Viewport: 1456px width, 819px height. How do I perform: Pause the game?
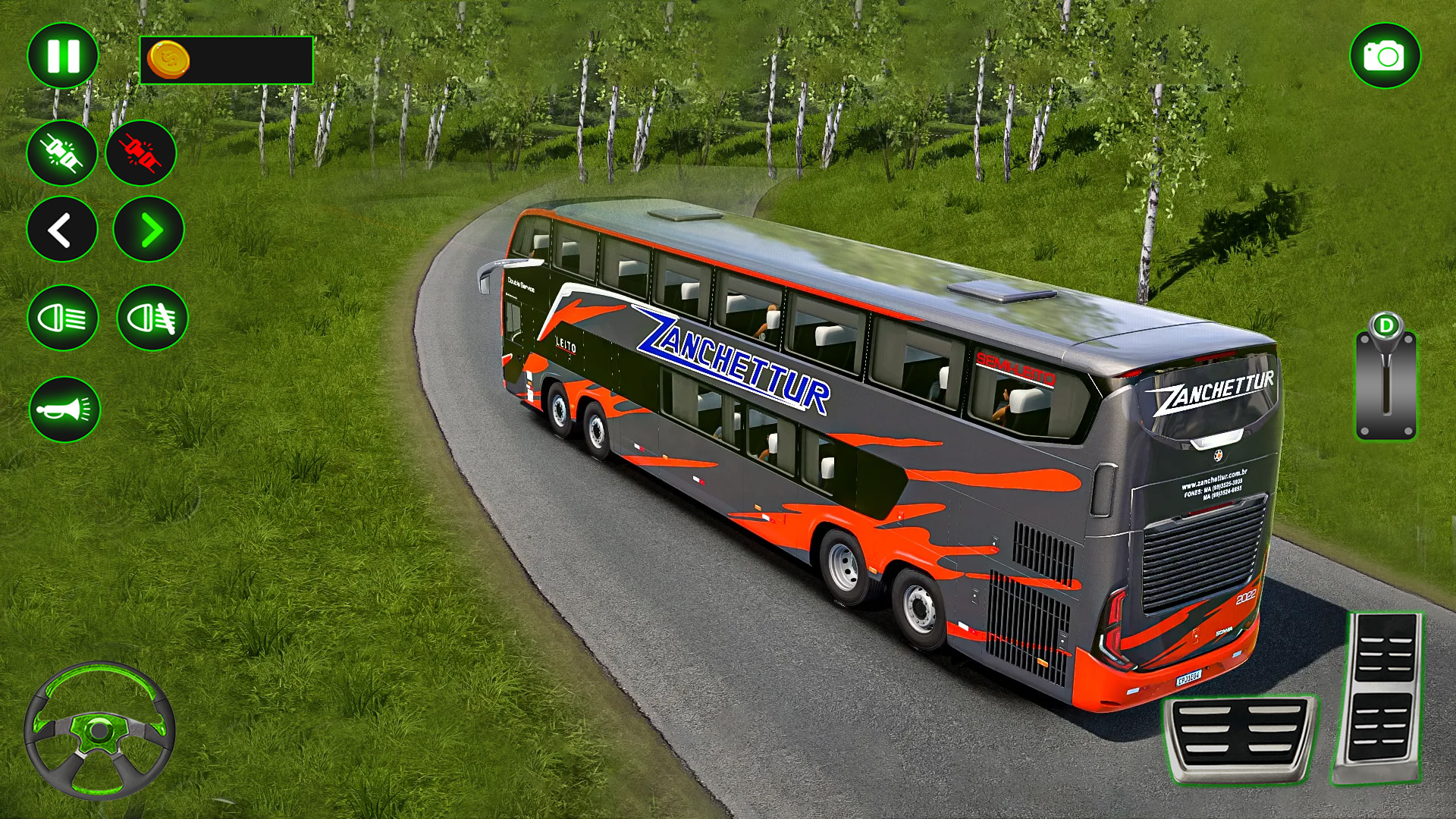[x=62, y=55]
